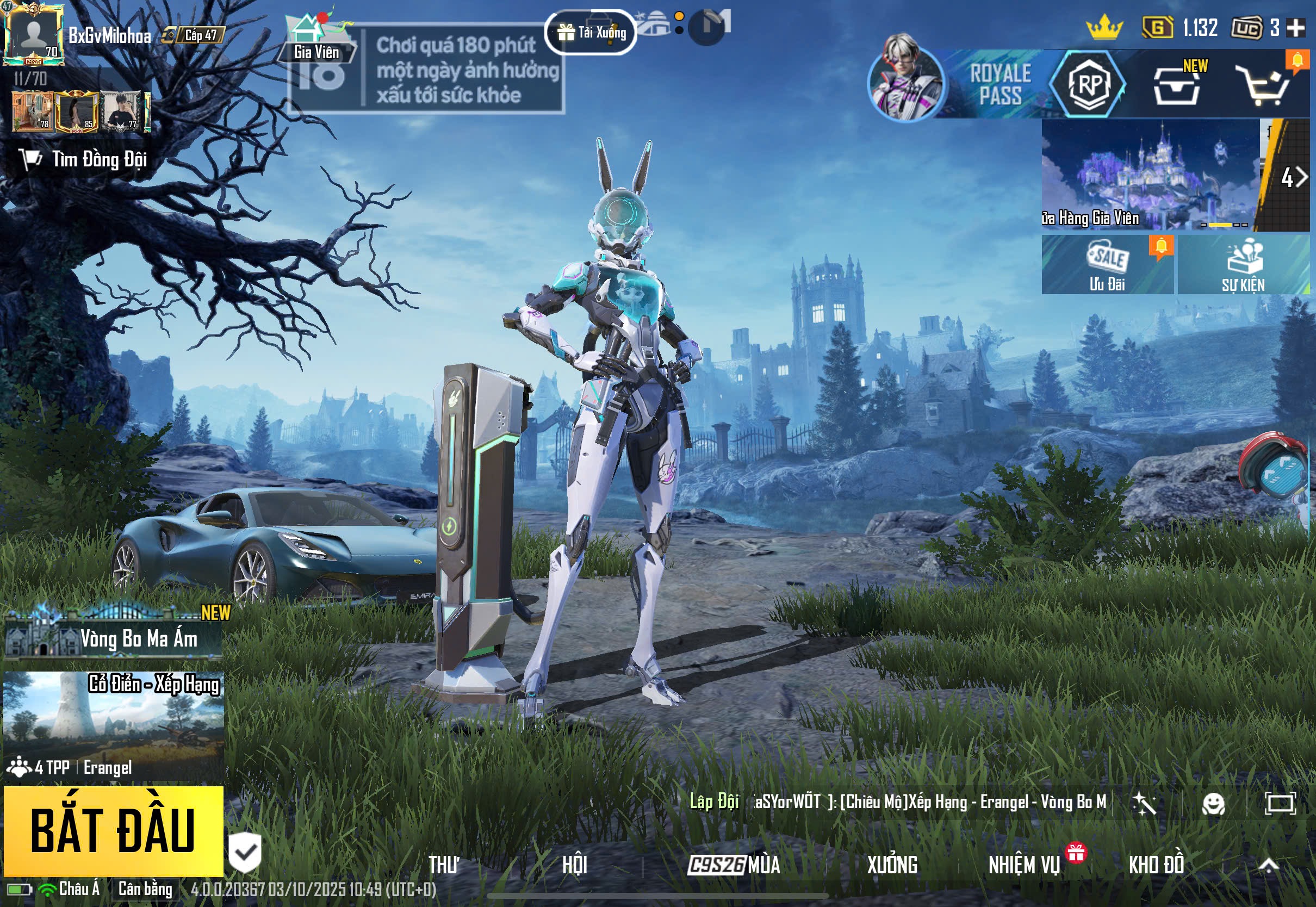Open the Ưu Đãi sale offers
The height and width of the screenshot is (907, 1316).
point(1107,265)
